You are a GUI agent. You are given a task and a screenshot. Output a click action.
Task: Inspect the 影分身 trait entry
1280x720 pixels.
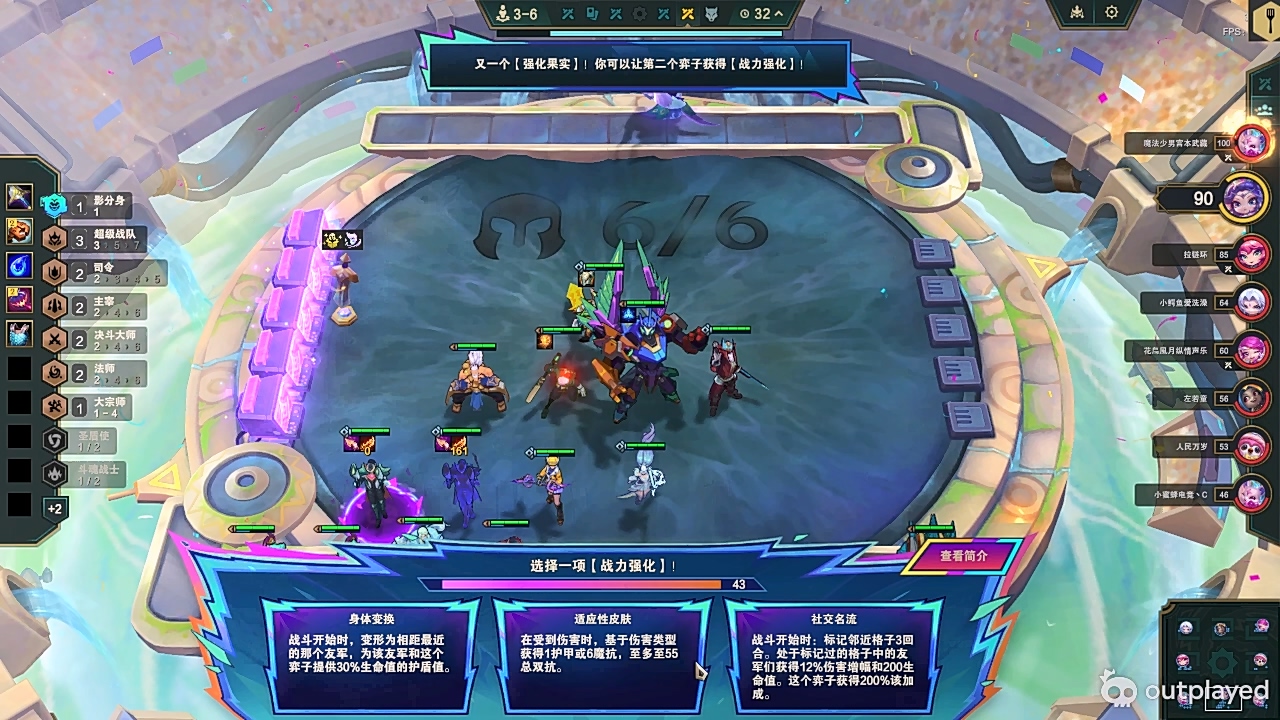100,206
